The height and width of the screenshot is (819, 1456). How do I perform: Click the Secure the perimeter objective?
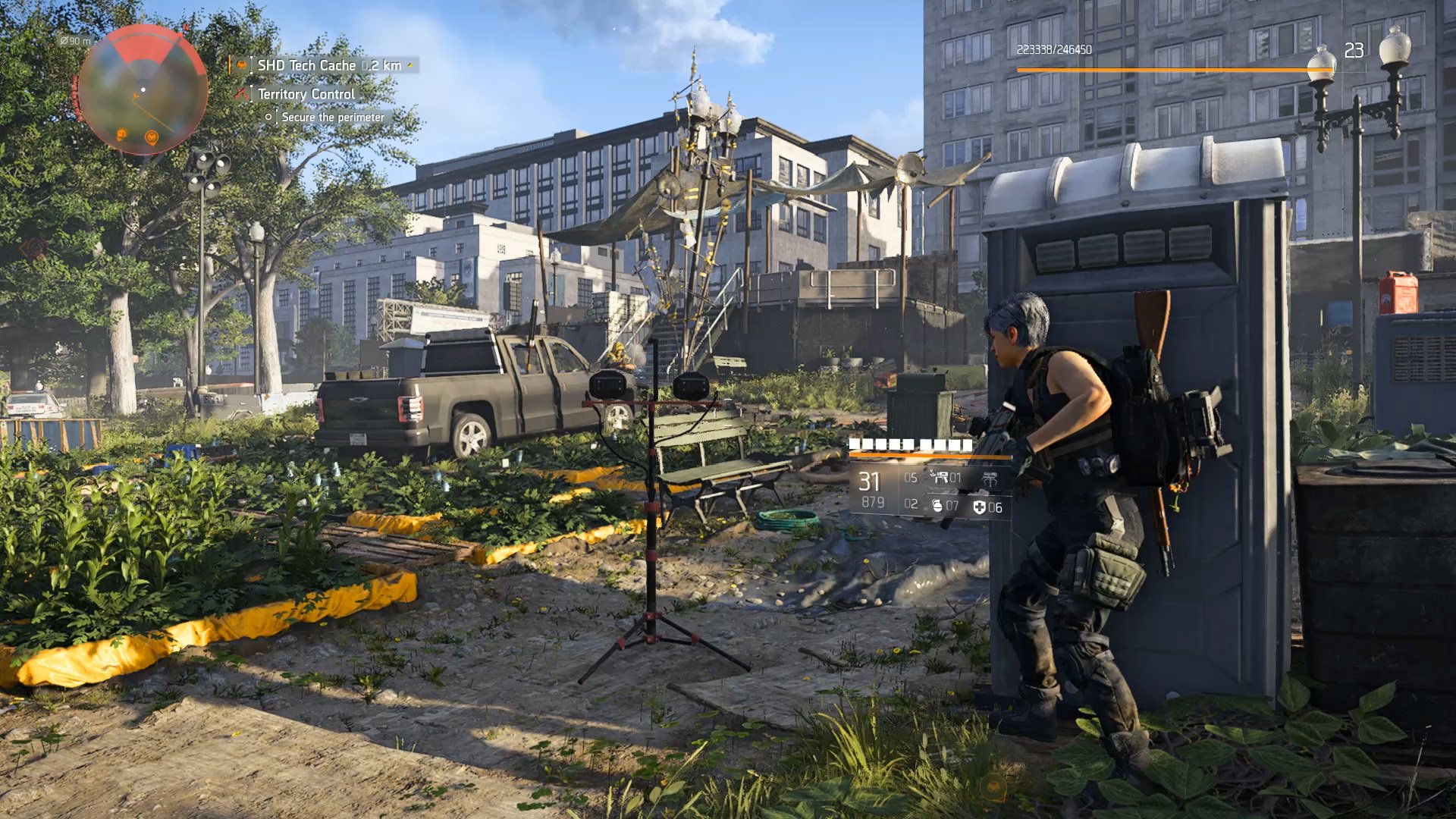[x=332, y=118]
